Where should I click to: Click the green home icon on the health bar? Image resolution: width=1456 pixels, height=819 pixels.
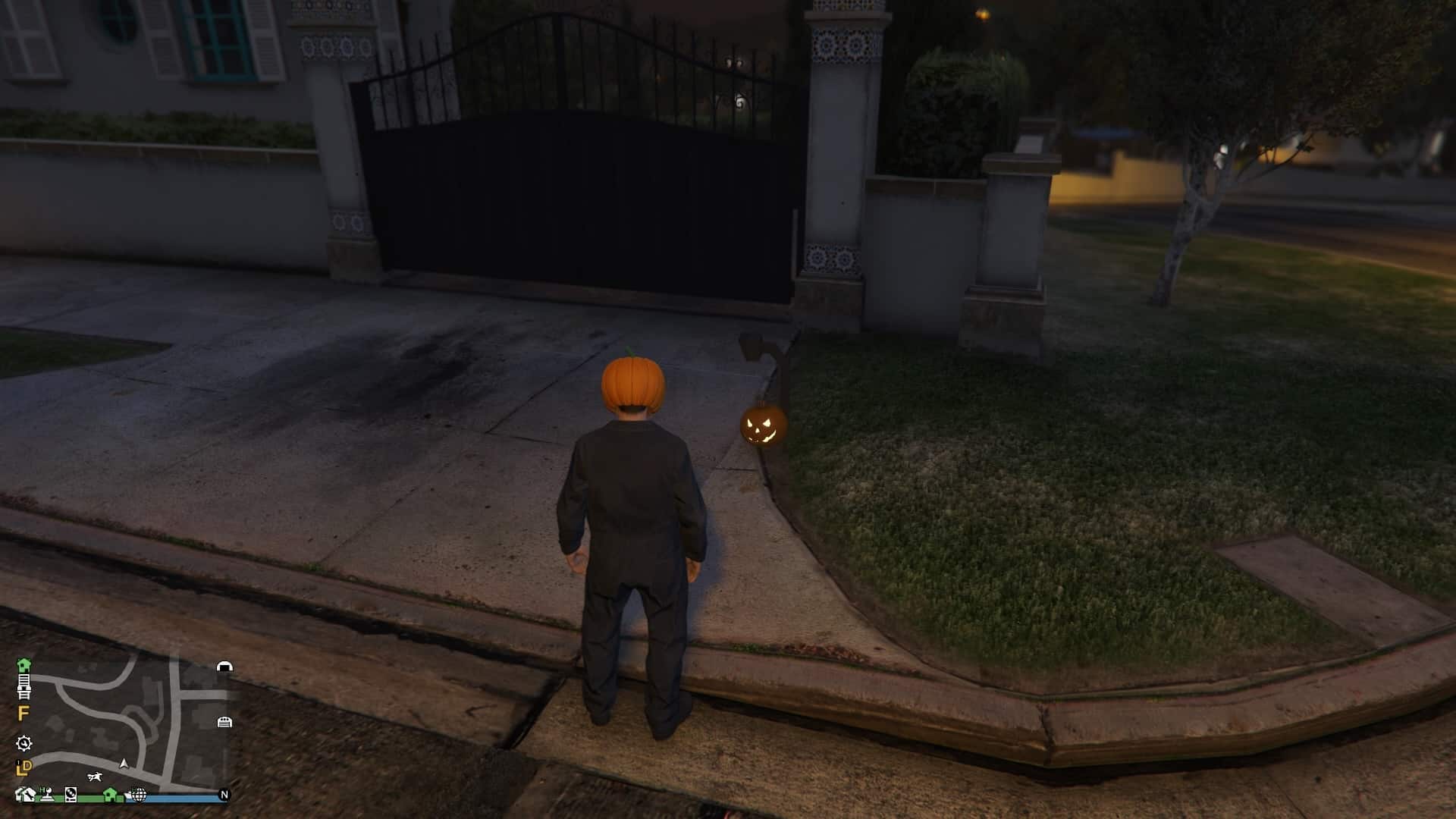pyautogui.click(x=111, y=793)
